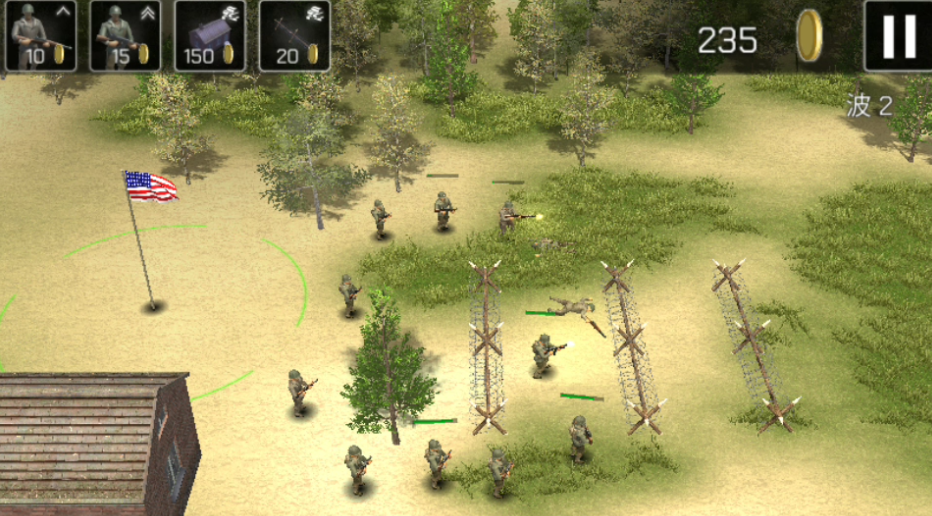Choose the 20-coin barbed wire barricade
Viewport: 932px width, 516px height.
[295, 35]
